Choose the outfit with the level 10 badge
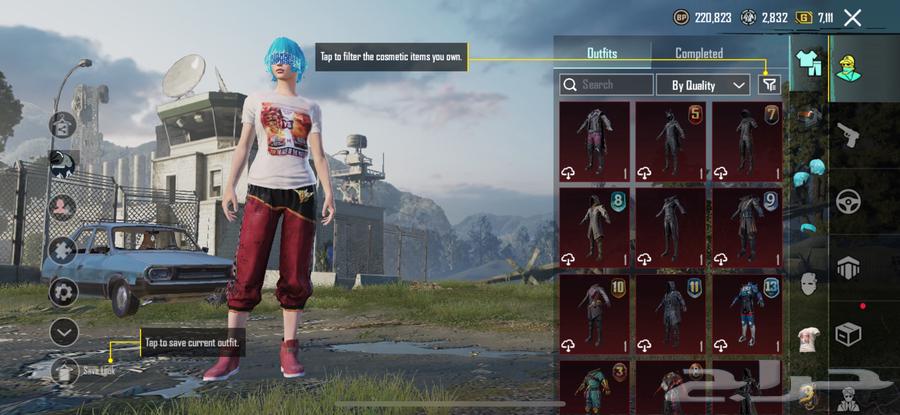The height and width of the screenshot is (415, 900). click(x=594, y=313)
